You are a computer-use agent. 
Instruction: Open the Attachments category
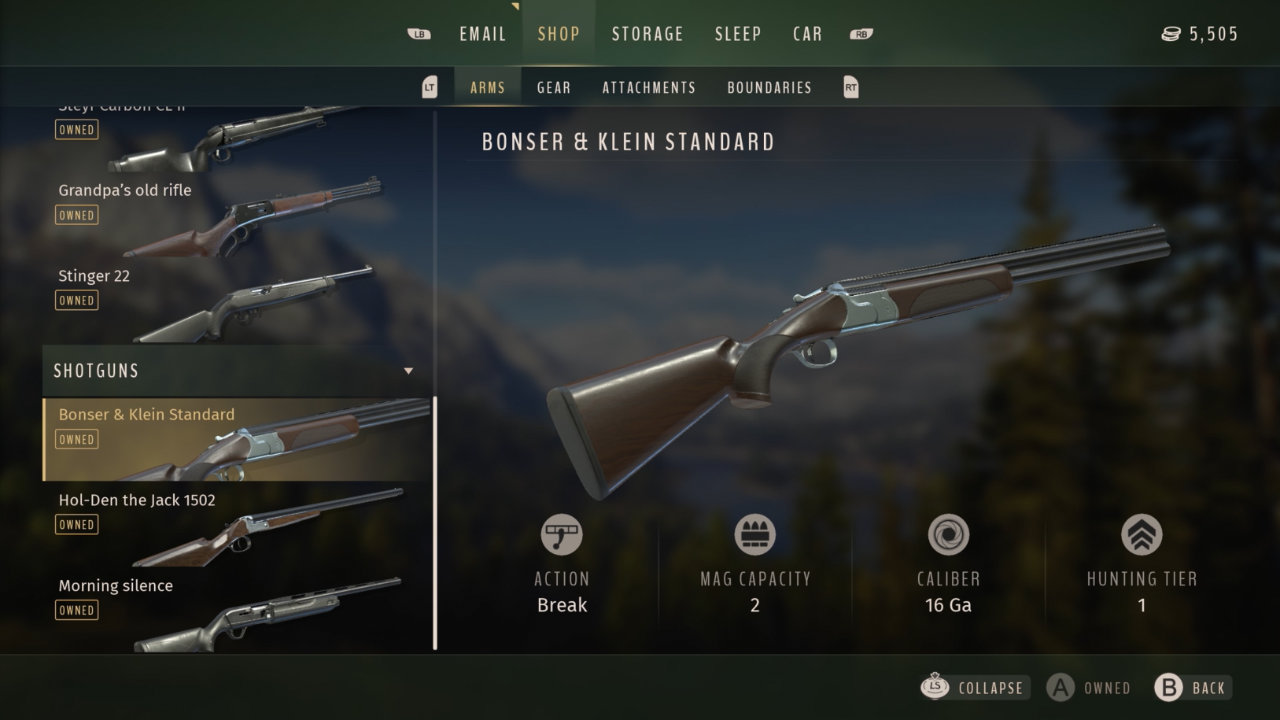coord(648,88)
